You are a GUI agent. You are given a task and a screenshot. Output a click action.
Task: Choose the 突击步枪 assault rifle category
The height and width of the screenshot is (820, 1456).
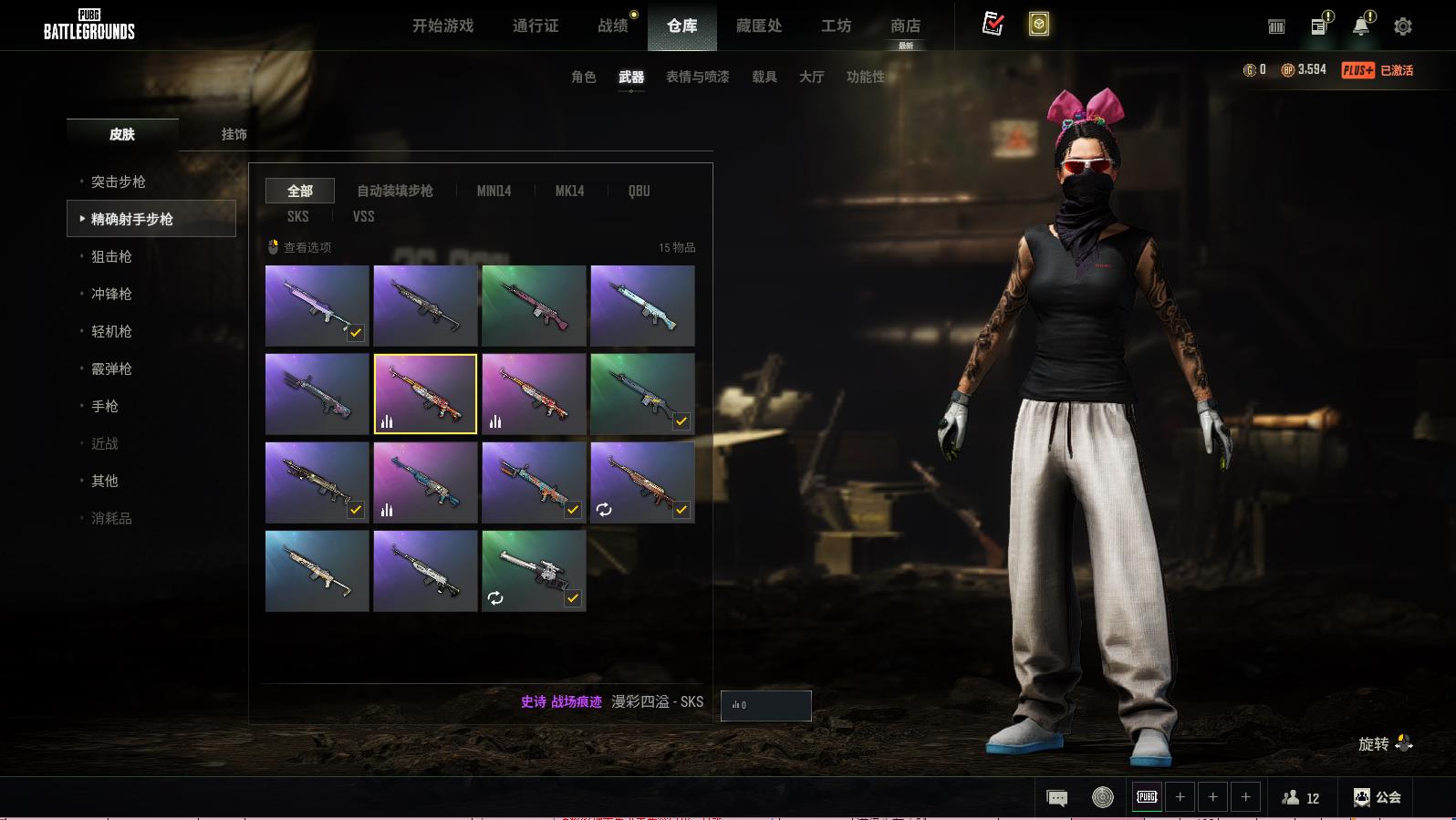point(119,182)
